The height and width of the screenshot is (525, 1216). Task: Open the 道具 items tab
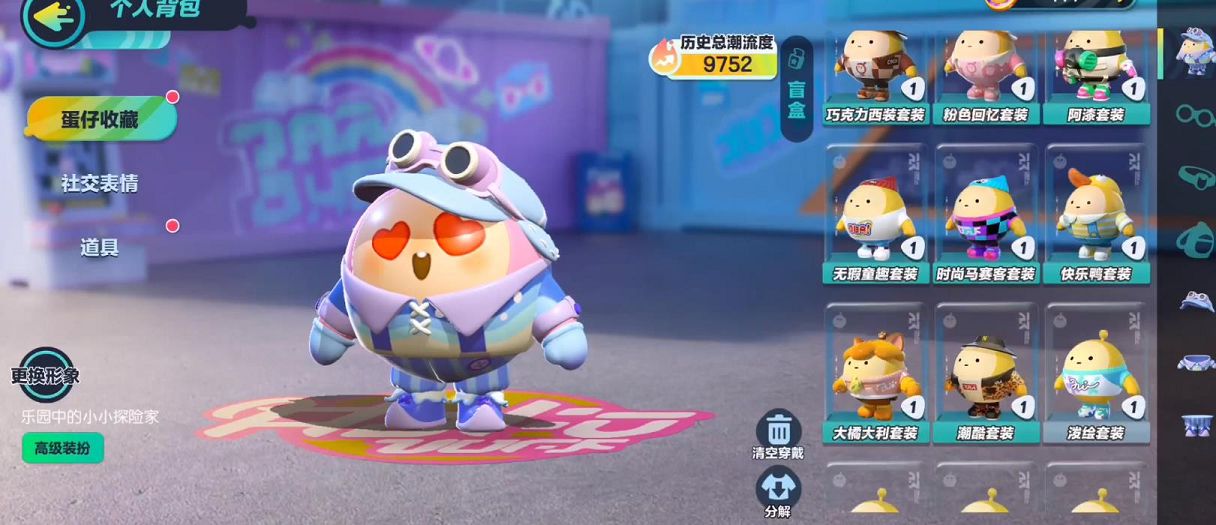point(99,247)
